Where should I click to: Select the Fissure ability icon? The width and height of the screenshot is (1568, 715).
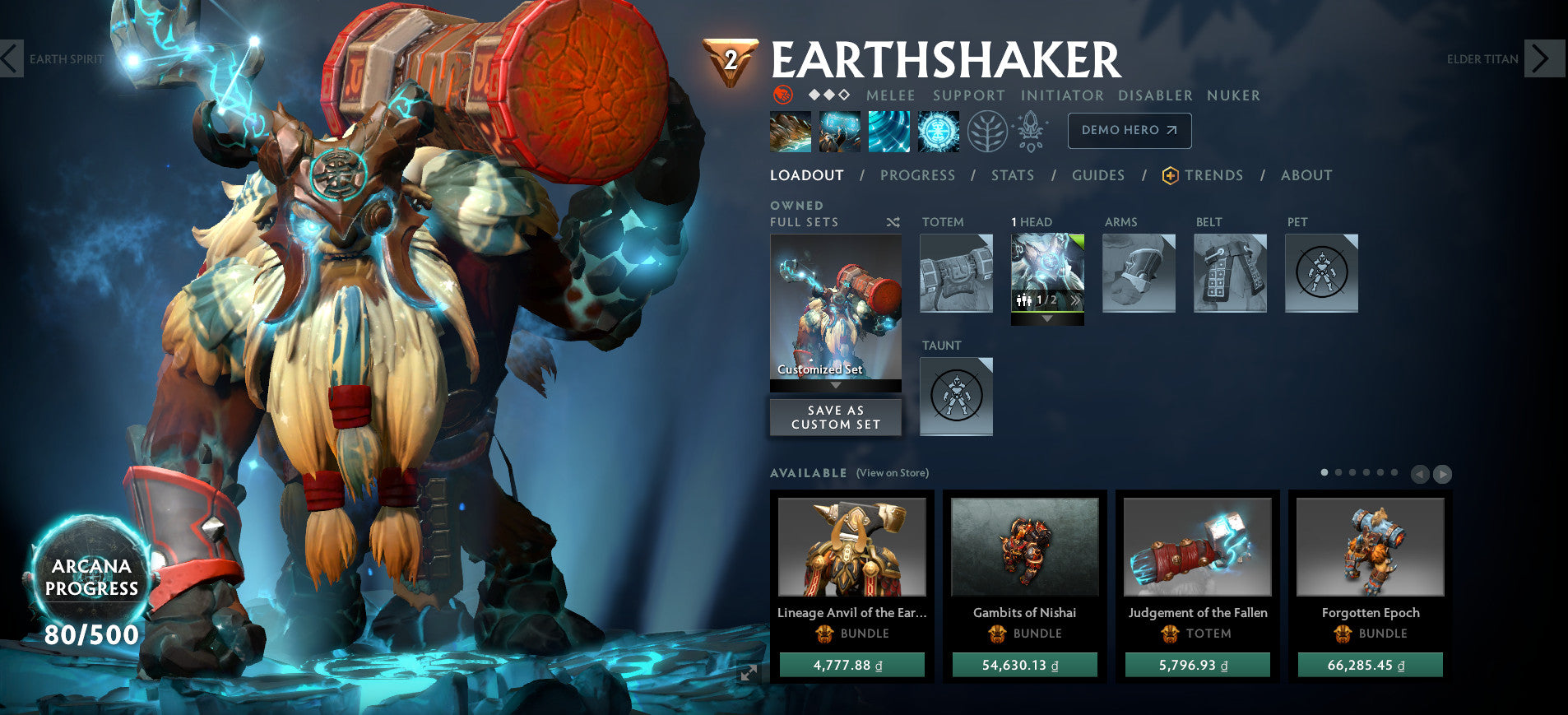pos(792,131)
